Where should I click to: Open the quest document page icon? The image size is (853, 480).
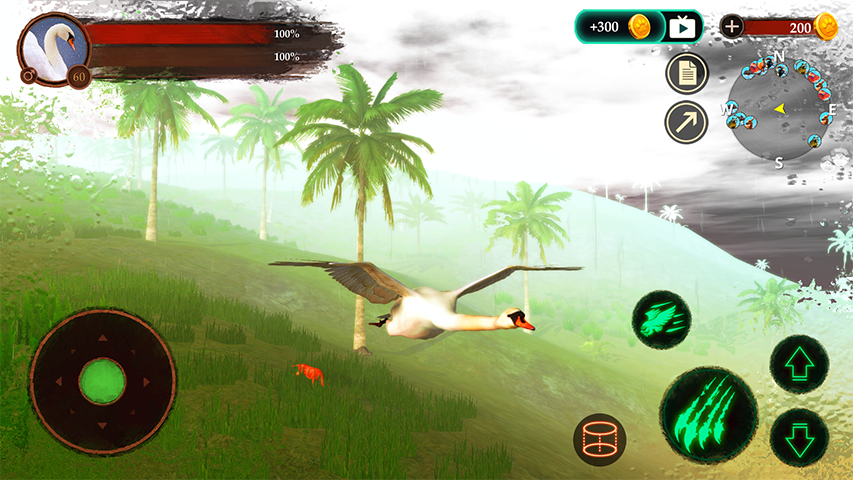click(x=686, y=73)
